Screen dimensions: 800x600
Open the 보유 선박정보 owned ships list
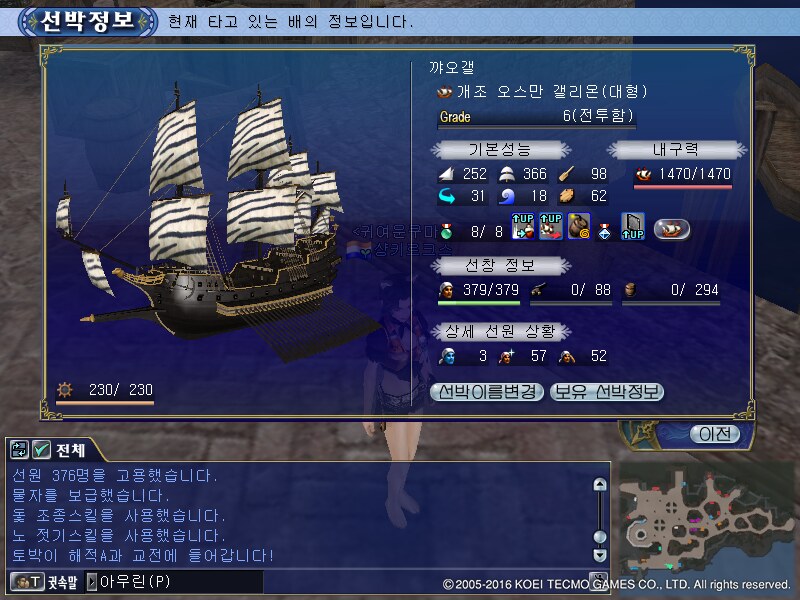pos(607,392)
